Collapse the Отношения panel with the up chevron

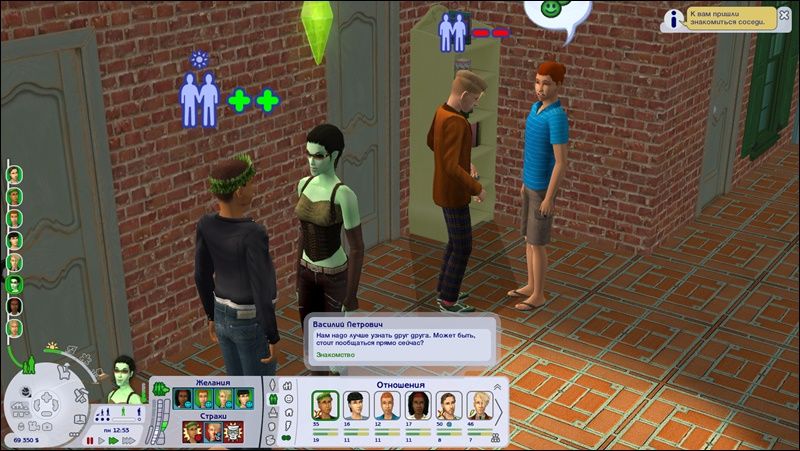pyautogui.click(x=497, y=386)
